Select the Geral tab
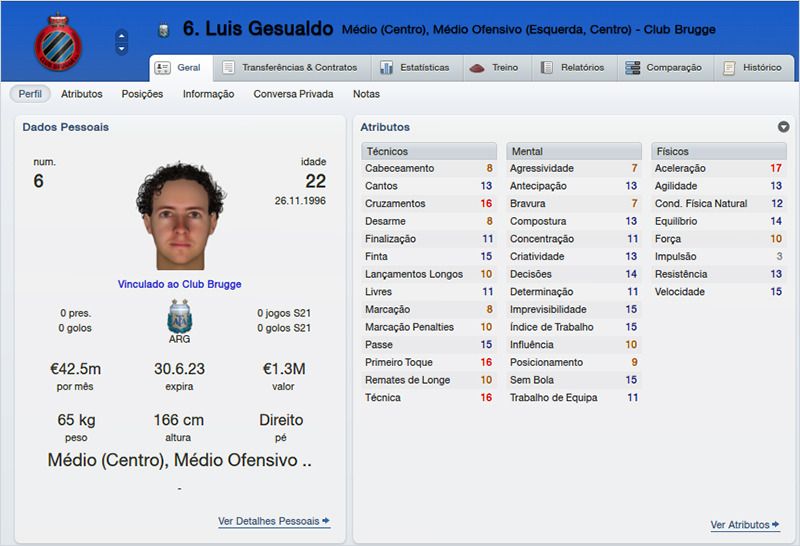 point(179,68)
